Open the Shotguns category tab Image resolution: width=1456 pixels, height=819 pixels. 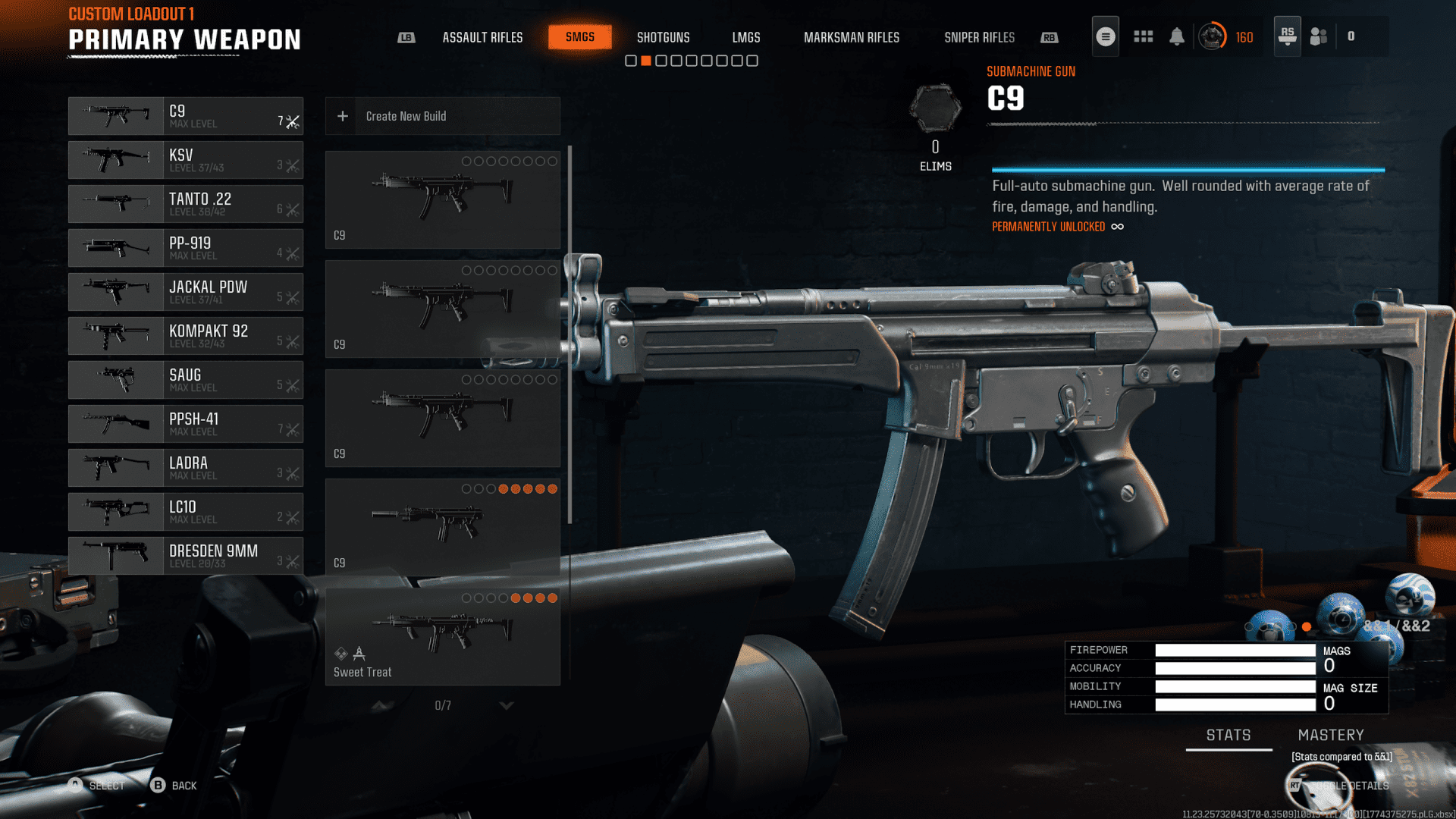coord(663,37)
